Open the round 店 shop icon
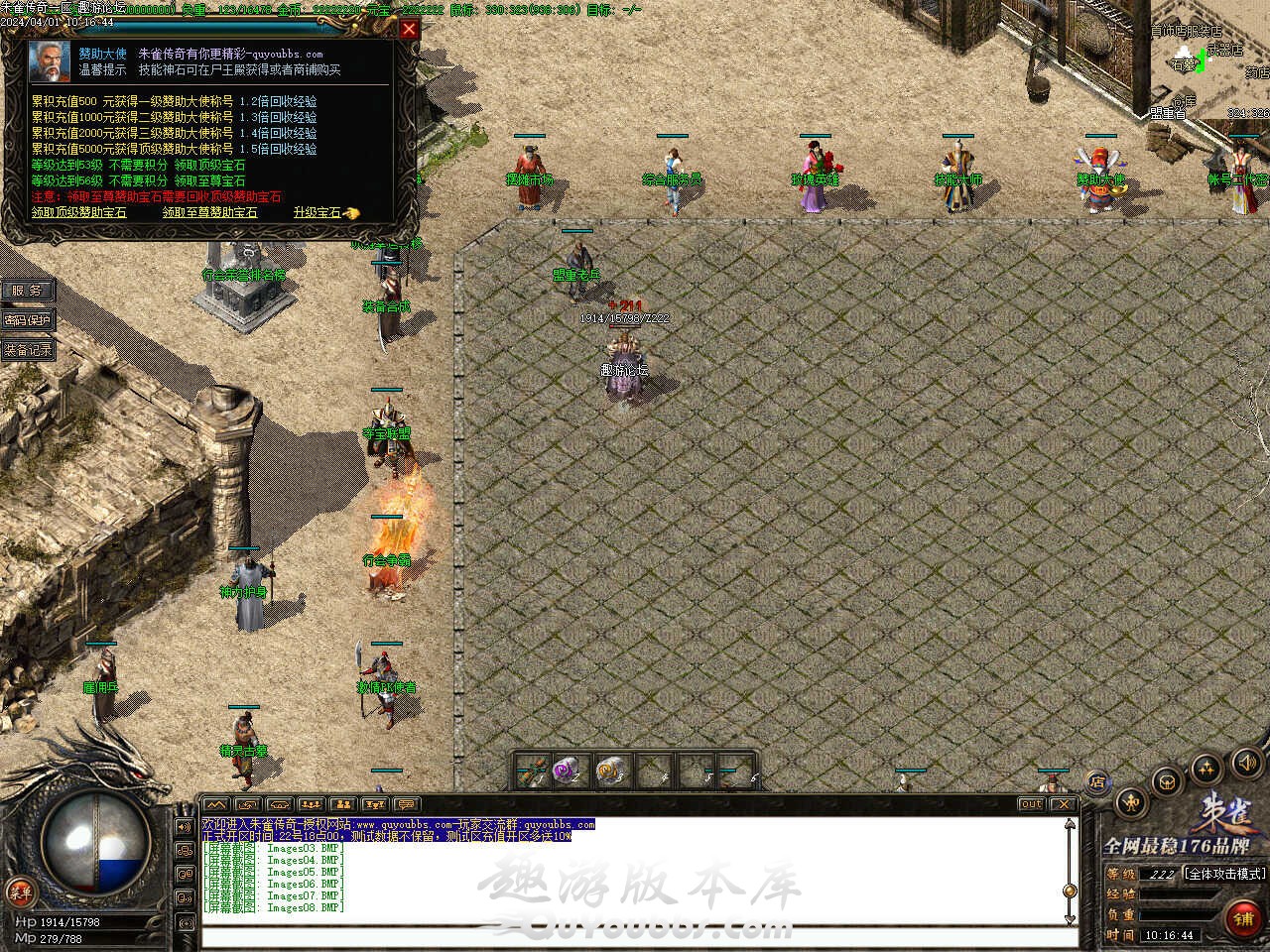The width and height of the screenshot is (1270, 952). [x=1096, y=781]
